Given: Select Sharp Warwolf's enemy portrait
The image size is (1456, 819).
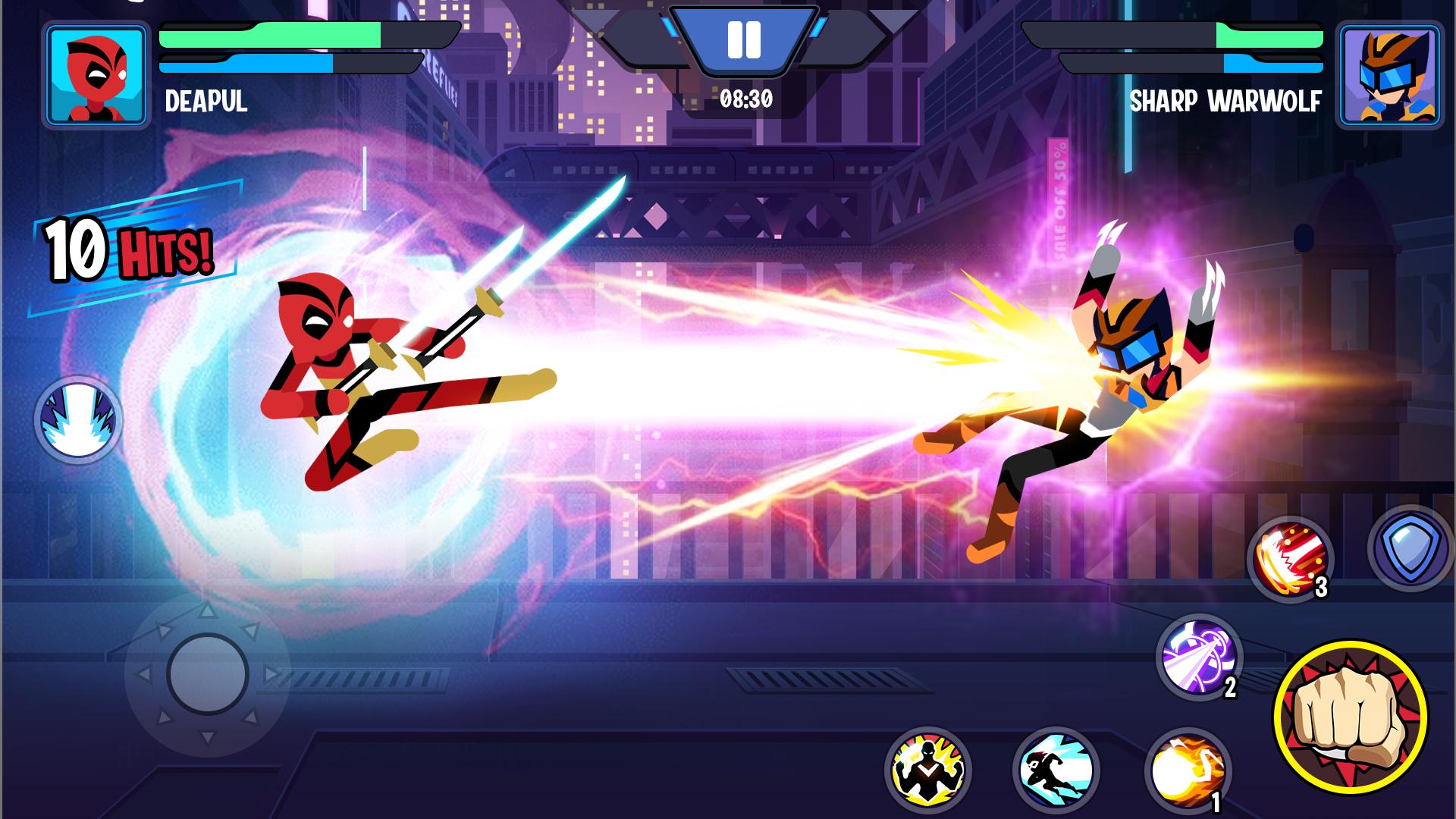Looking at the screenshot, I should (1389, 74).
